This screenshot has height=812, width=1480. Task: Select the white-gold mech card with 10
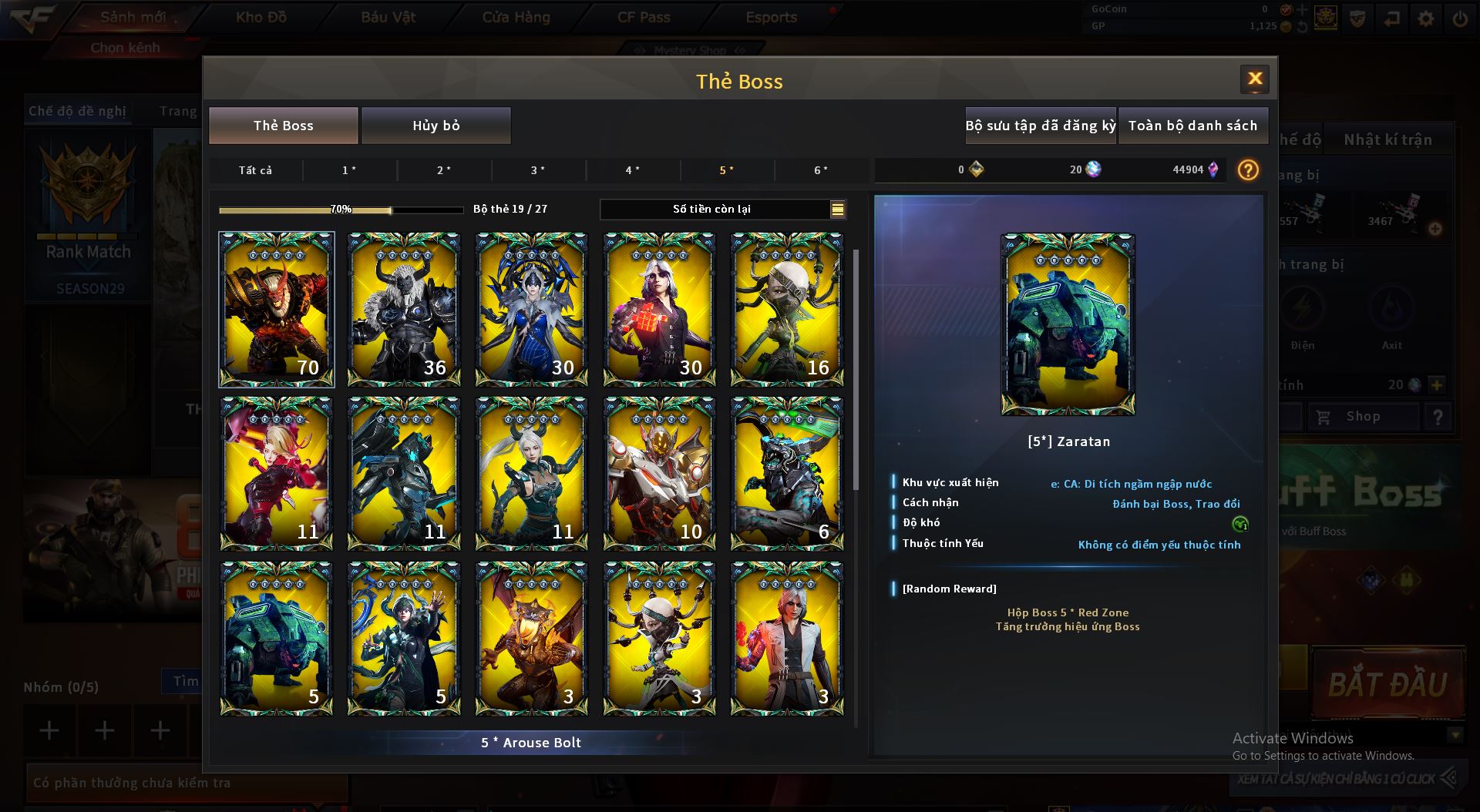click(659, 473)
